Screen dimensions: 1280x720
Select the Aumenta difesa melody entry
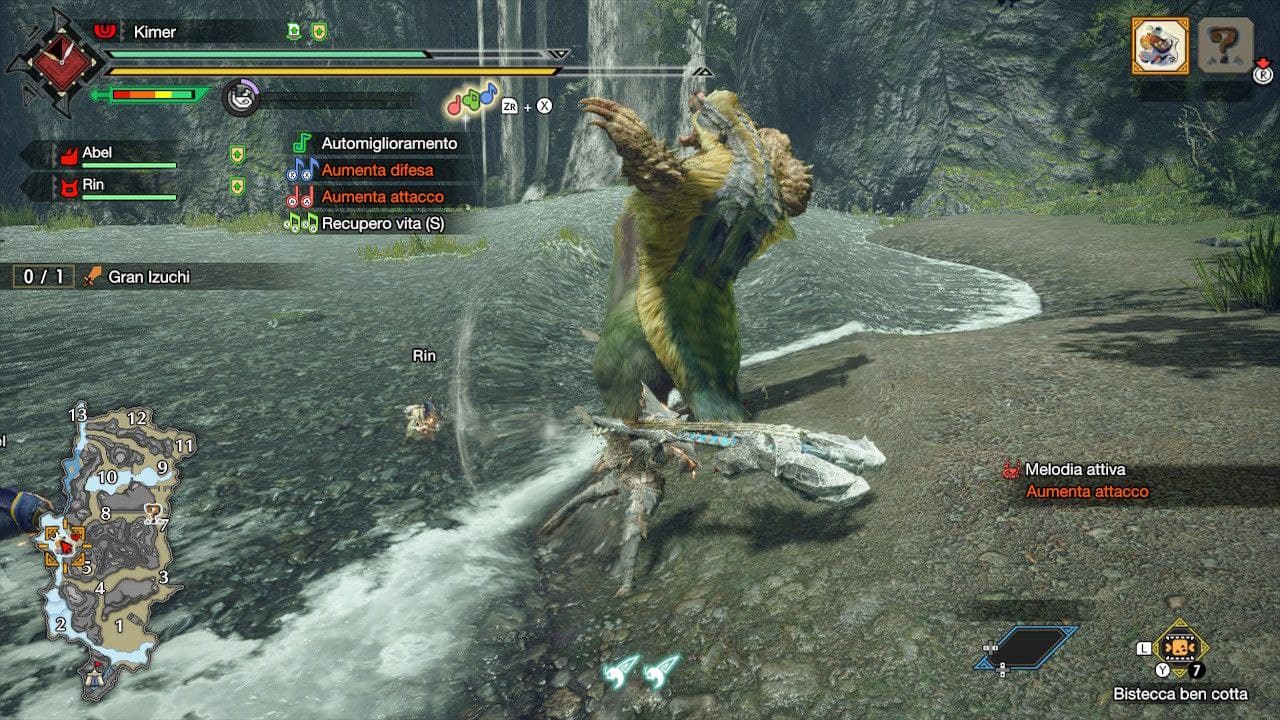(x=376, y=170)
